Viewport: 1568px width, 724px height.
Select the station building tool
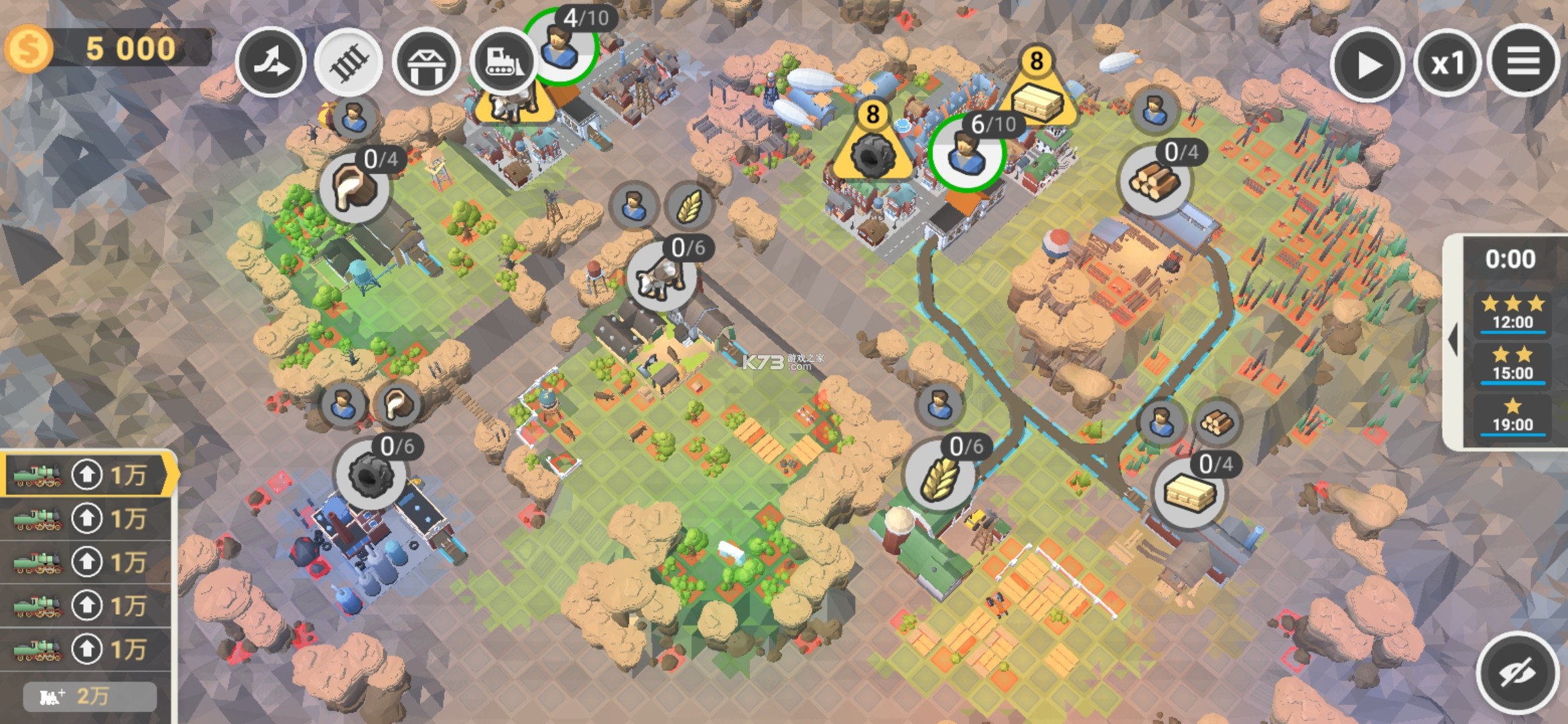[x=426, y=63]
